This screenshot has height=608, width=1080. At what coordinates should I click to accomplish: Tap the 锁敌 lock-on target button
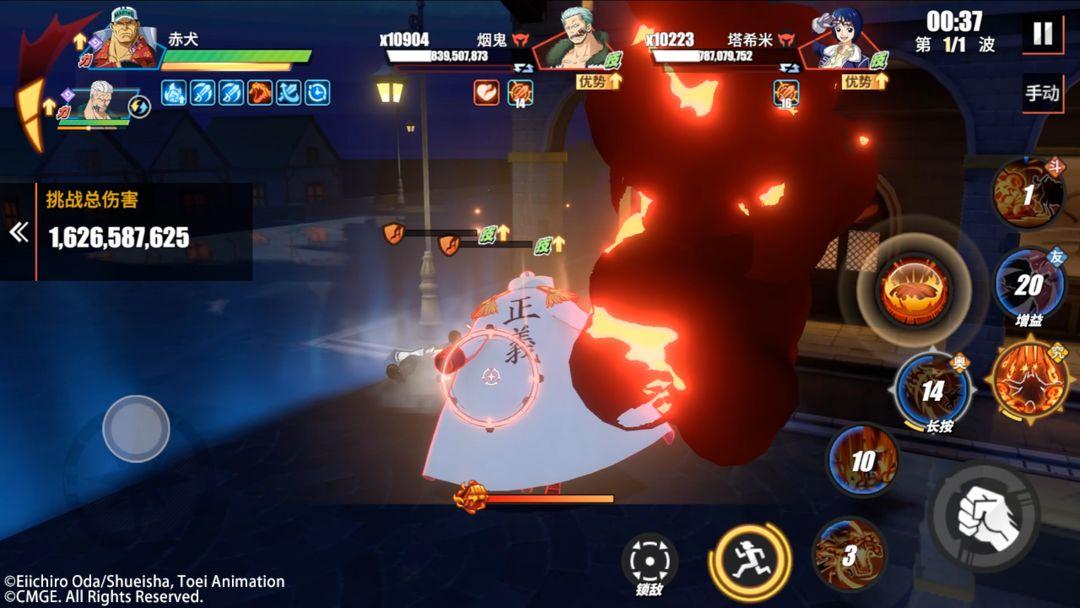(649, 560)
